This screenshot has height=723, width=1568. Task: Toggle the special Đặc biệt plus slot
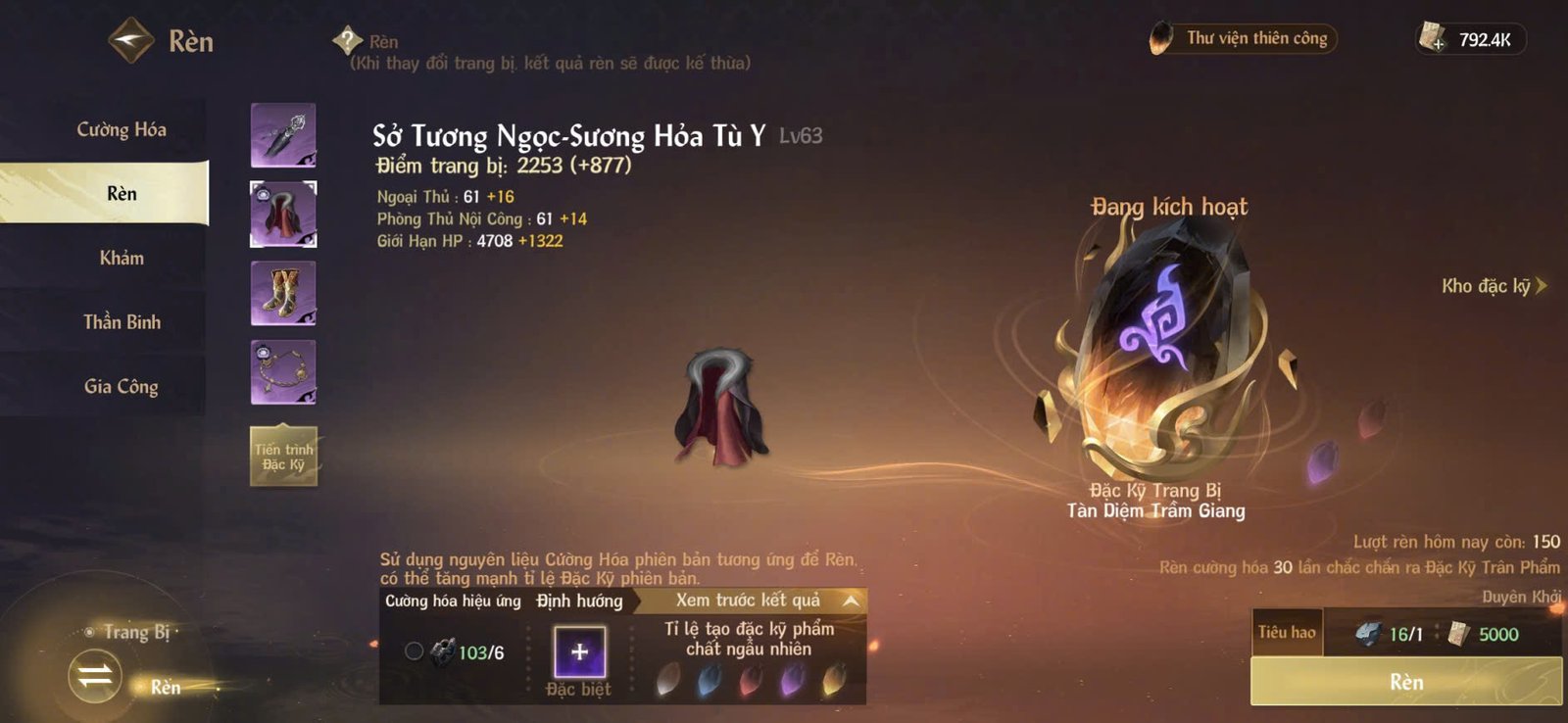tap(579, 652)
